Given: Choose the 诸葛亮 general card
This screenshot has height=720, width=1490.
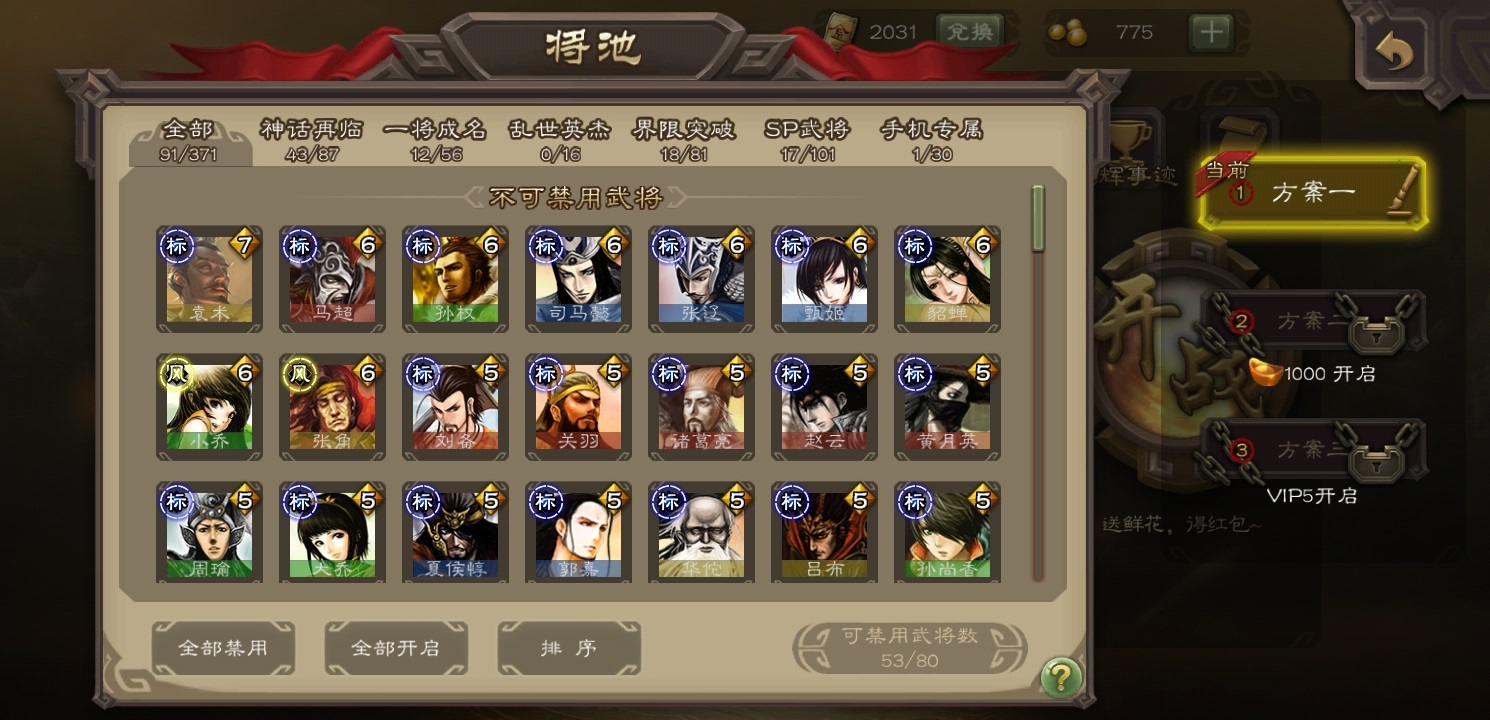Looking at the screenshot, I should click(701, 407).
